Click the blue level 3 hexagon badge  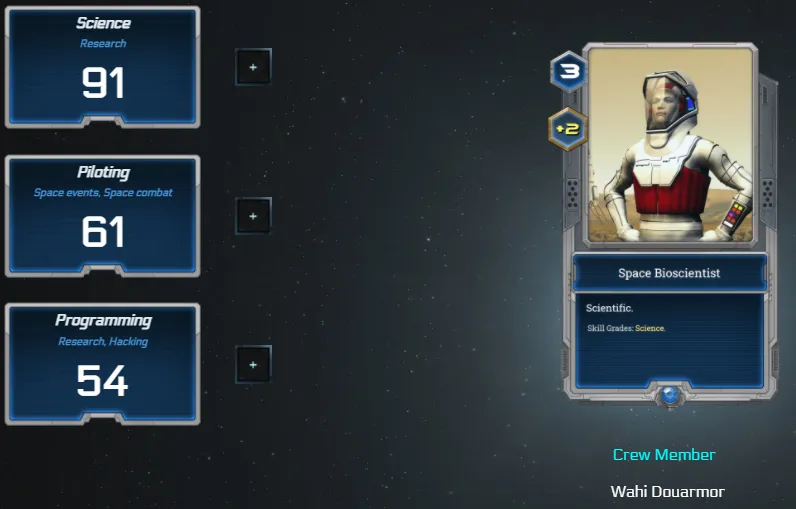(x=568, y=72)
